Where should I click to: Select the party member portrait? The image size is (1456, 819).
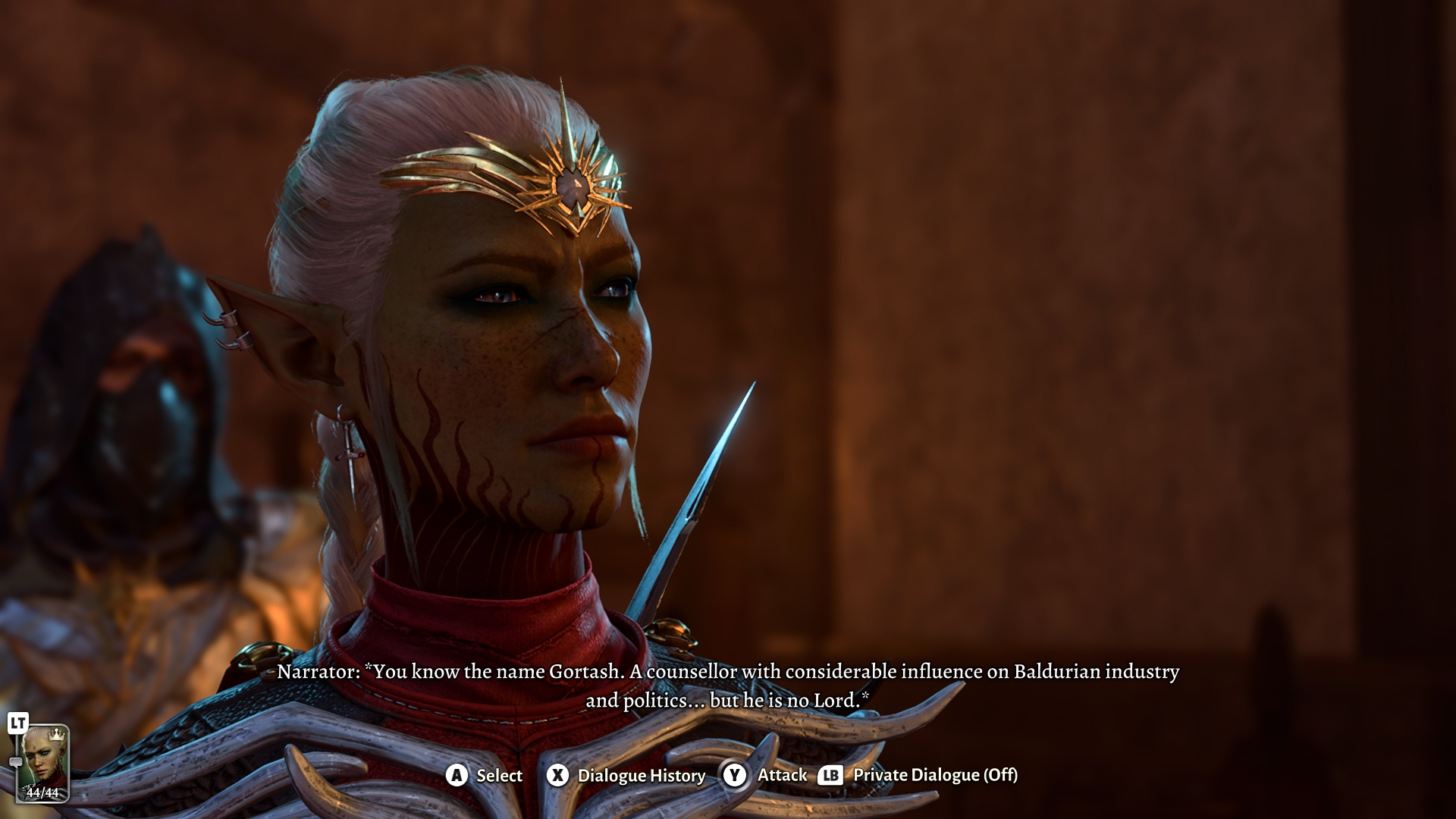point(43,762)
